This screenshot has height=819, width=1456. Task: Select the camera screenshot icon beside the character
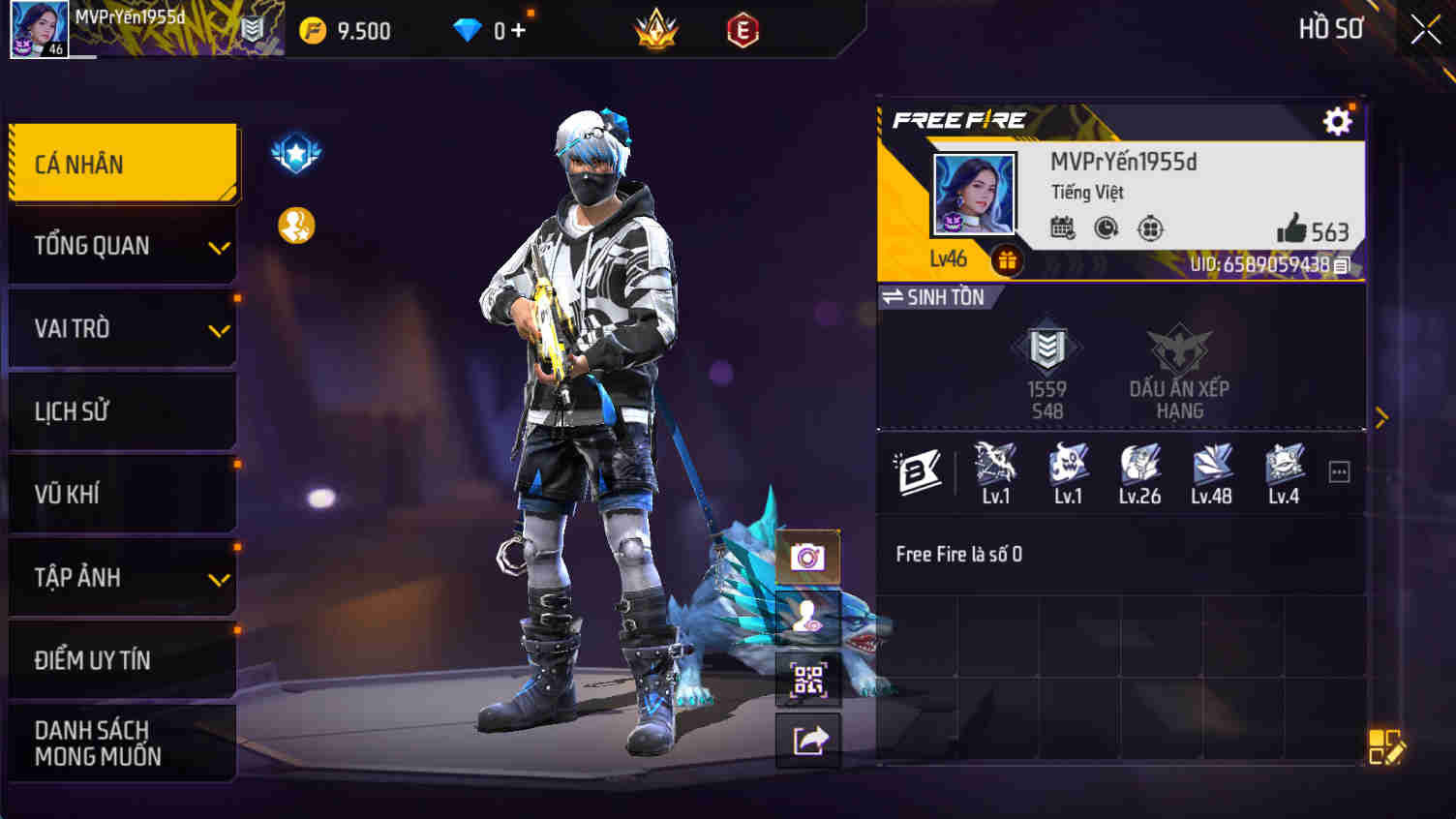(808, 555)
